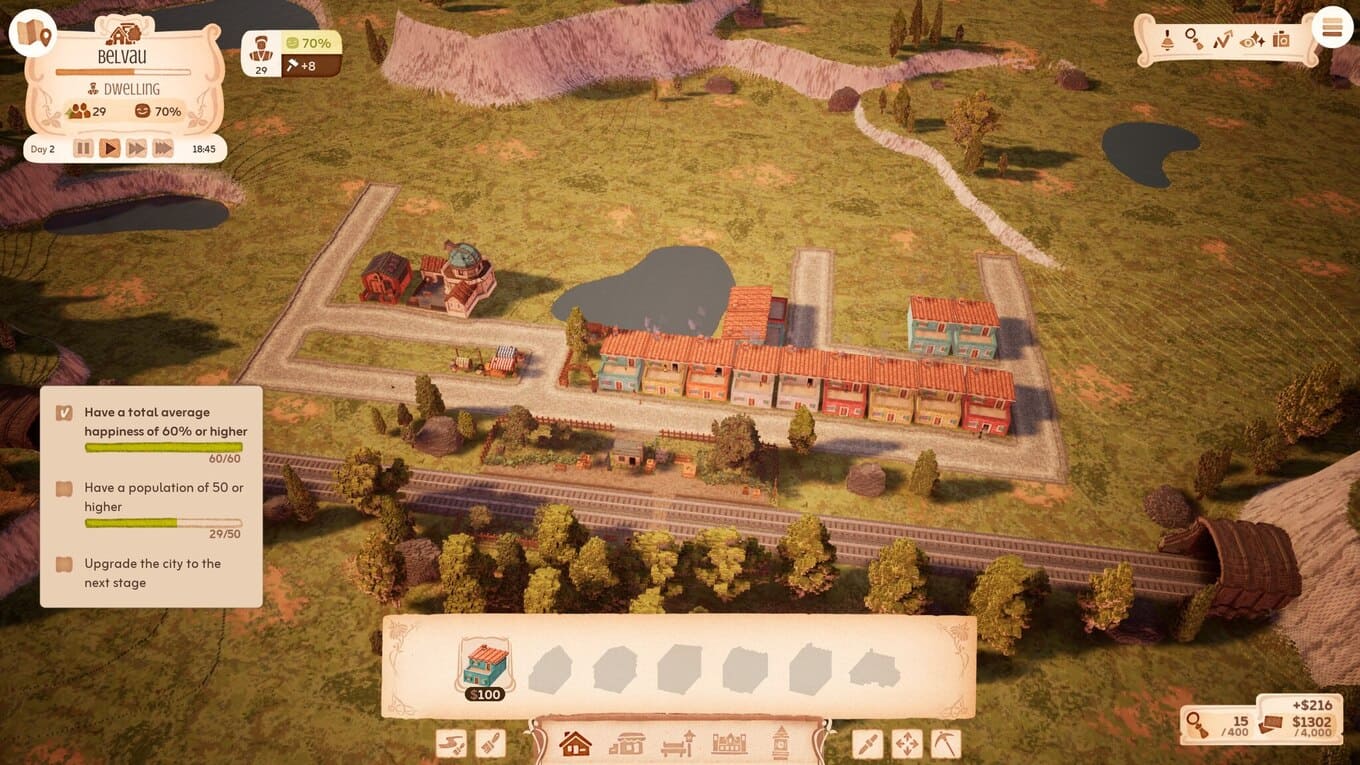
Task: Select the paintbrush tool
Action: (490, 744)
